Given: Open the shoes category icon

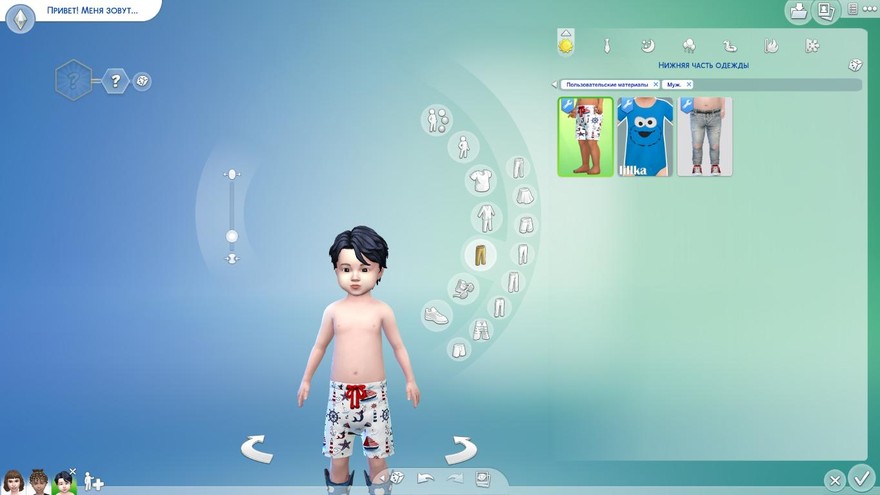Looking at the screenshot, I should coord(437,316).
